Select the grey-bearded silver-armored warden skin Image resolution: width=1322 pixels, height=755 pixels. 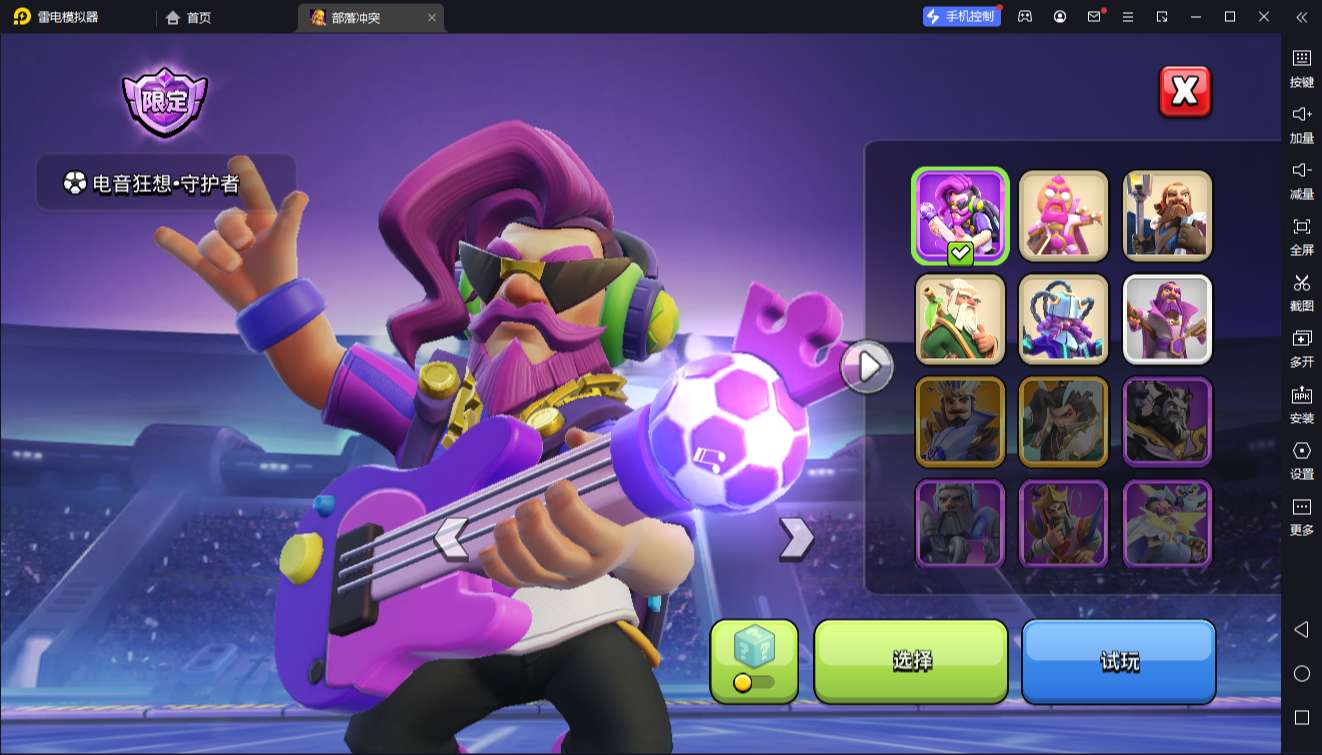960,524
